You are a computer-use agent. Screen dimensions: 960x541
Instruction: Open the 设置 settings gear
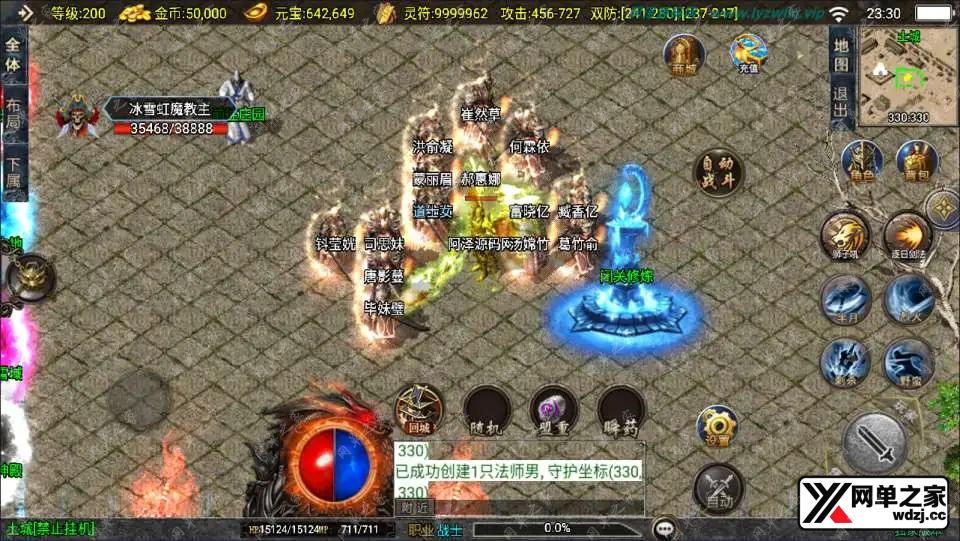click(716, 427)
